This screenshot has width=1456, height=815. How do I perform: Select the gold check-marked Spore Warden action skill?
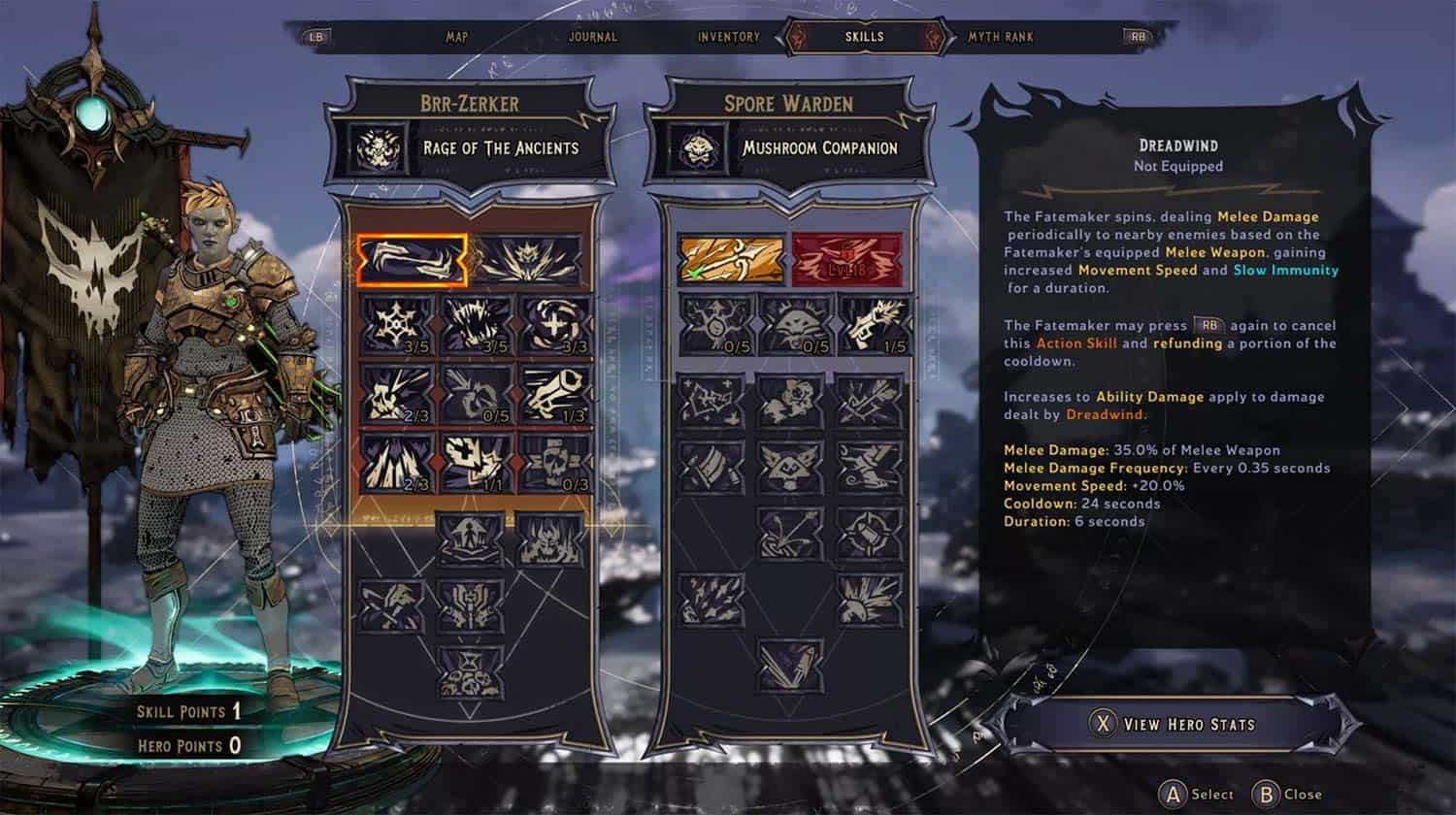[x=730, y=260]
